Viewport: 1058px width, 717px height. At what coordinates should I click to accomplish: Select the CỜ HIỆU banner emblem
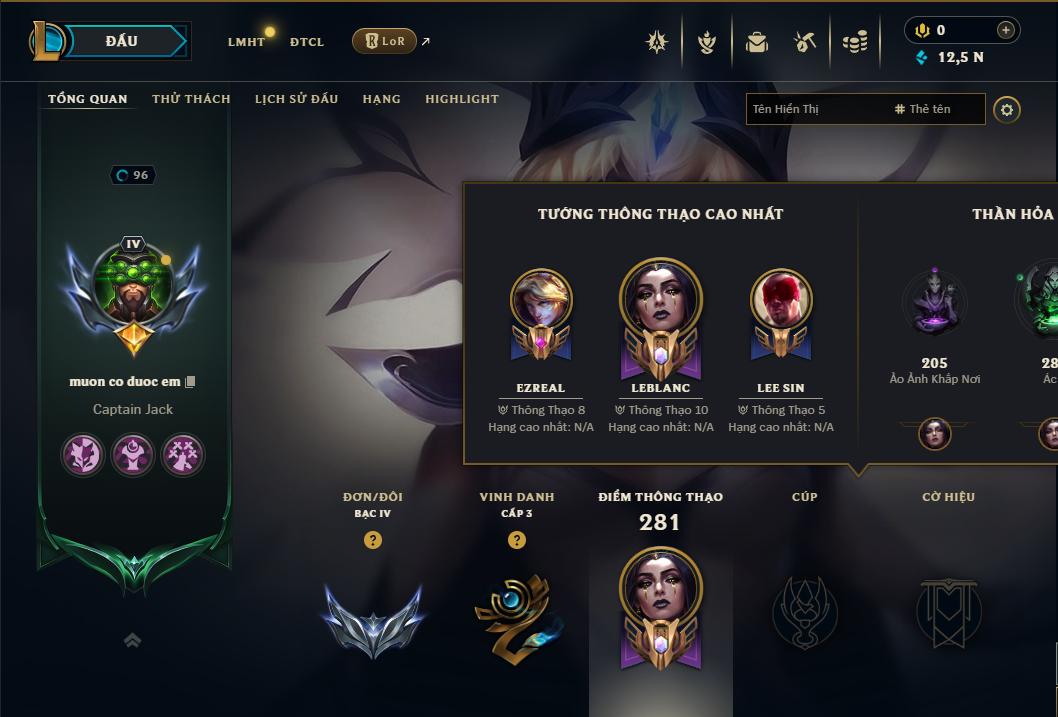[948, 610]
